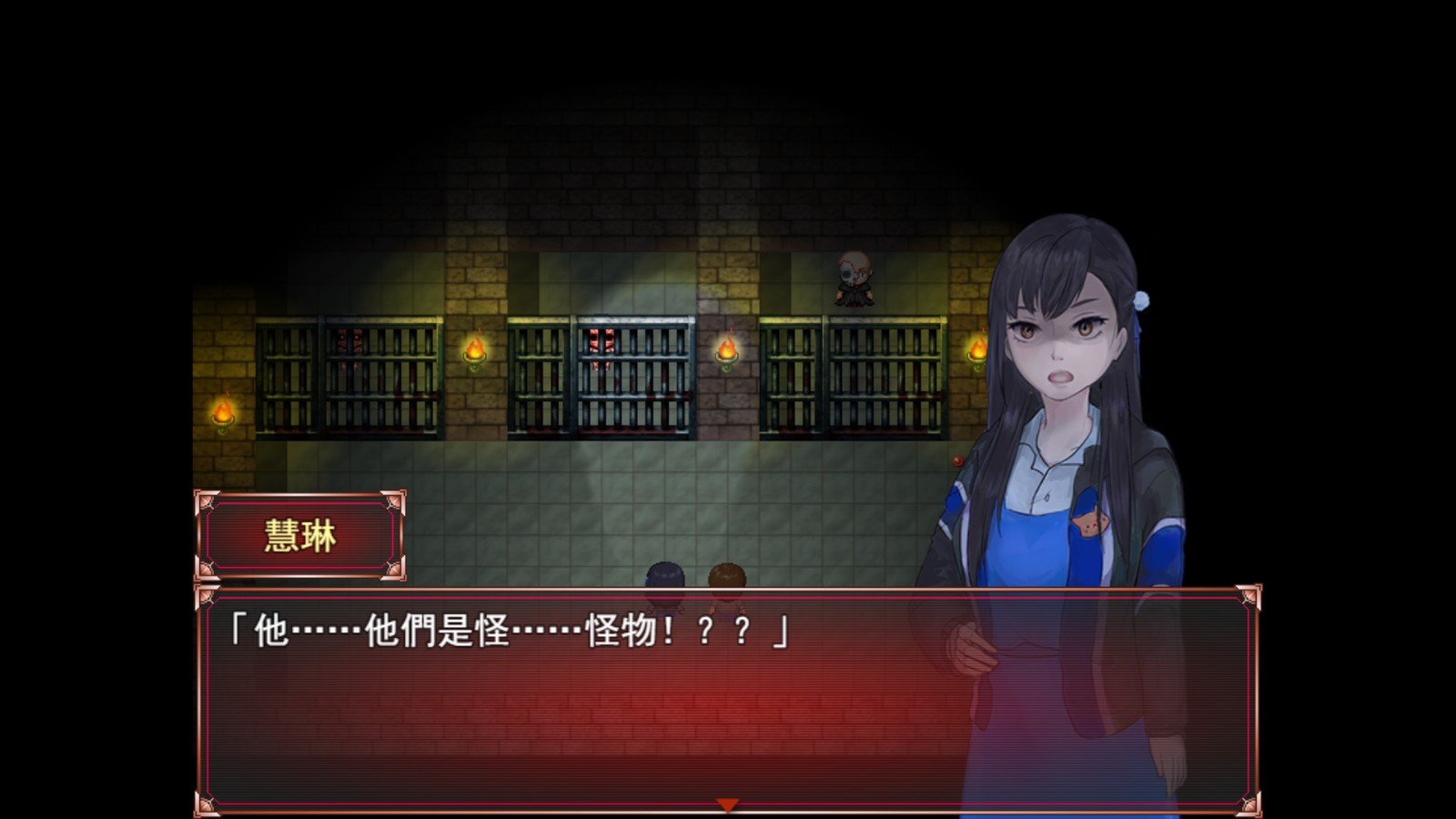Click the half-skull zombie sprite near the cells
This screenshot has width=1456, height=819.
point(854,278)
